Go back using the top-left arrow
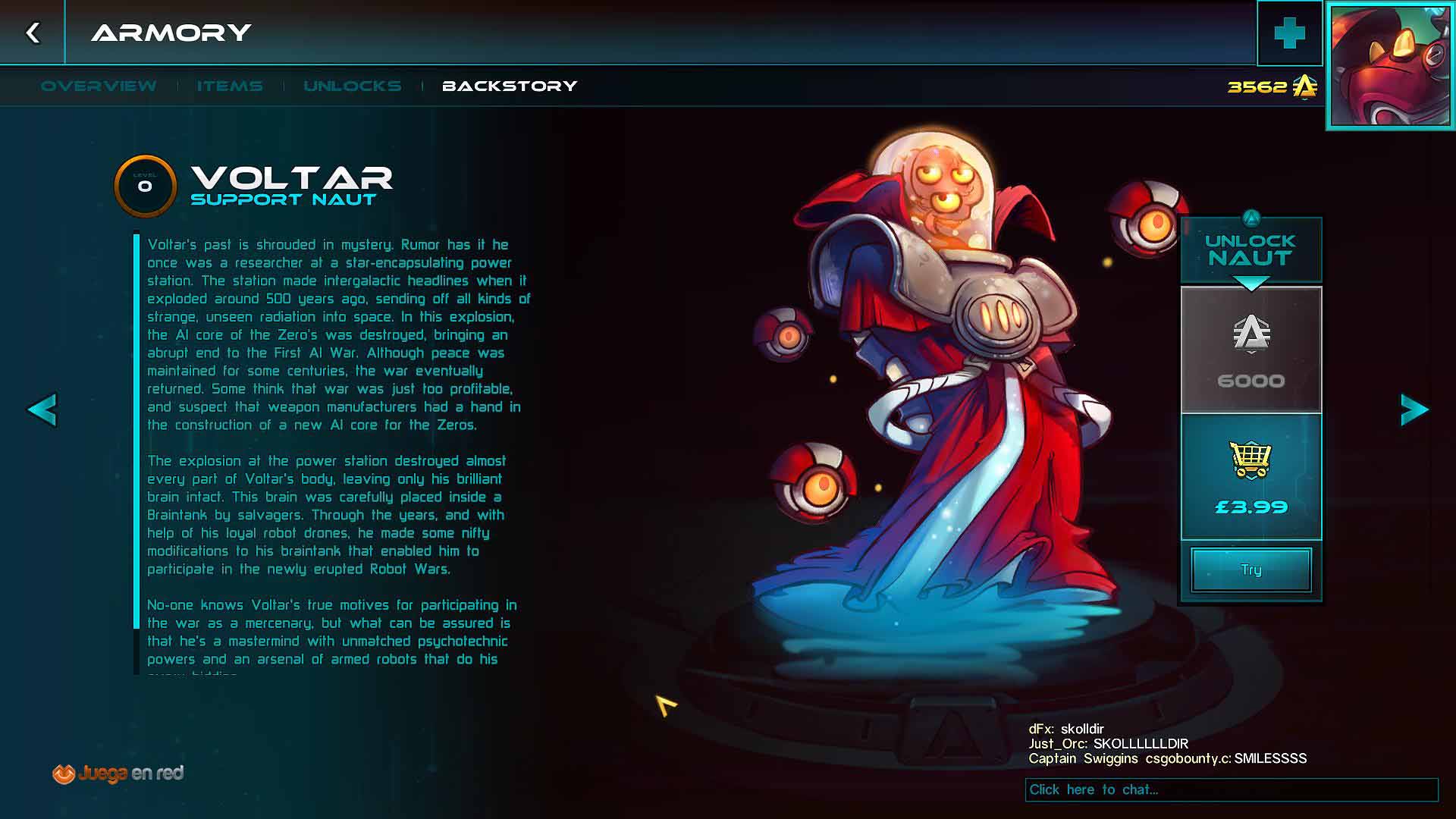 [x=33, y=33]
